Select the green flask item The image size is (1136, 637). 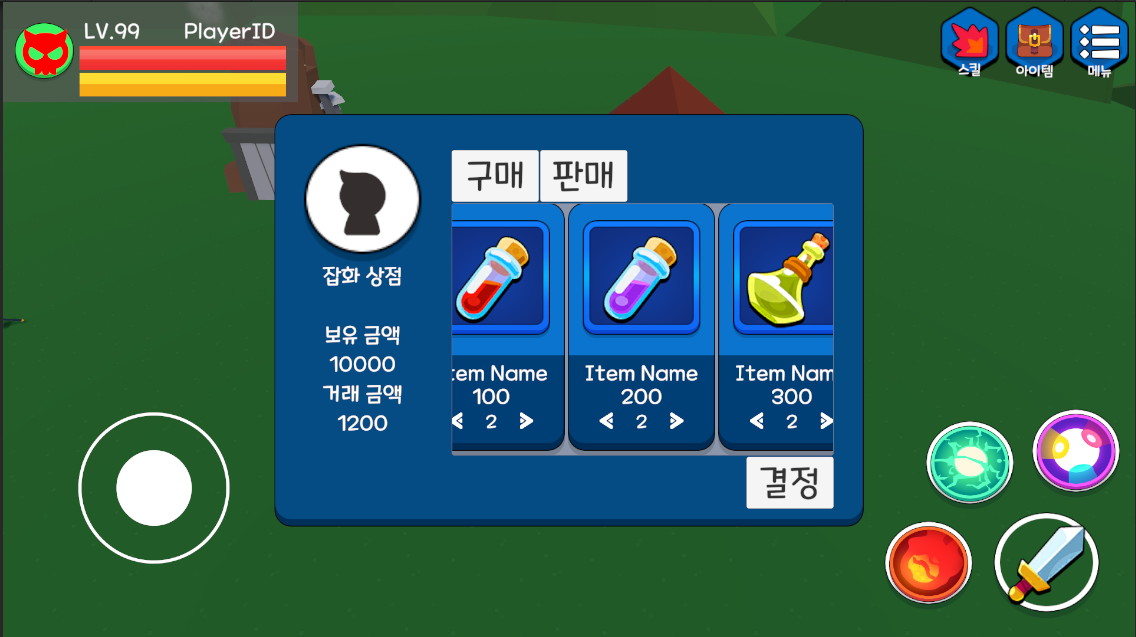(785, 278)
